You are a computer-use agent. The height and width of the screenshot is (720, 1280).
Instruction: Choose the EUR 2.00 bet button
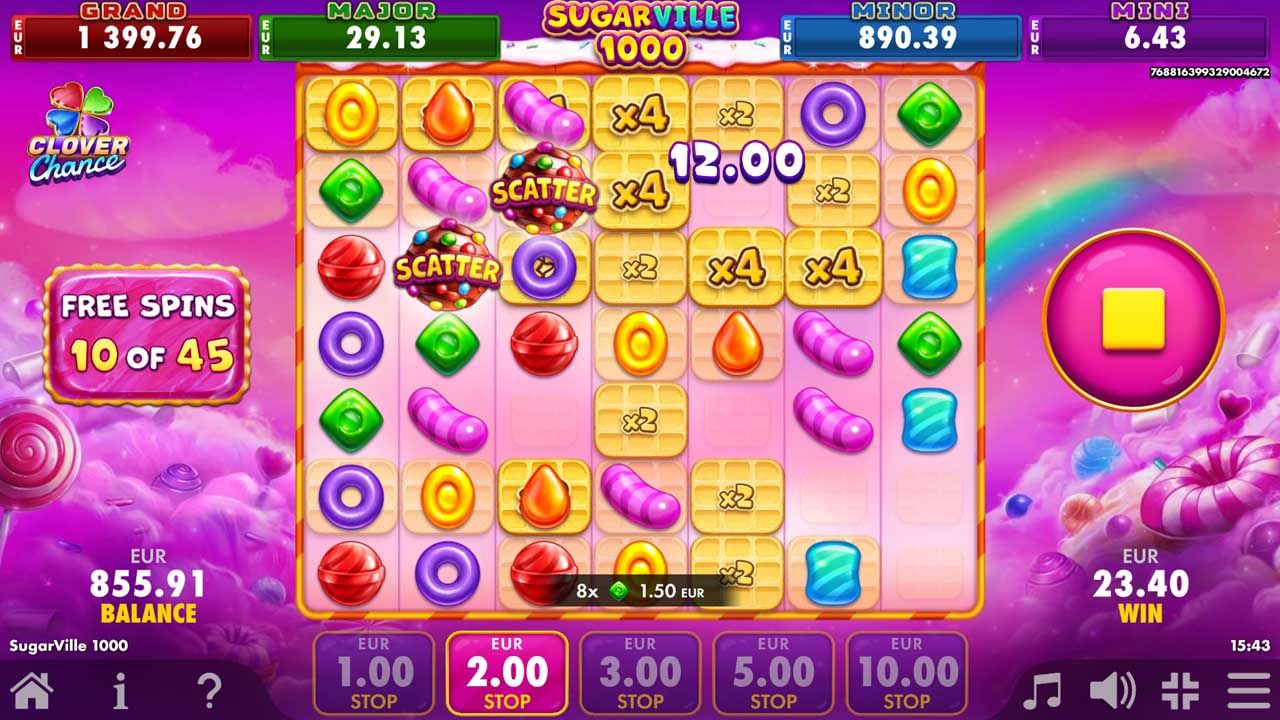(x=507, y=672)
